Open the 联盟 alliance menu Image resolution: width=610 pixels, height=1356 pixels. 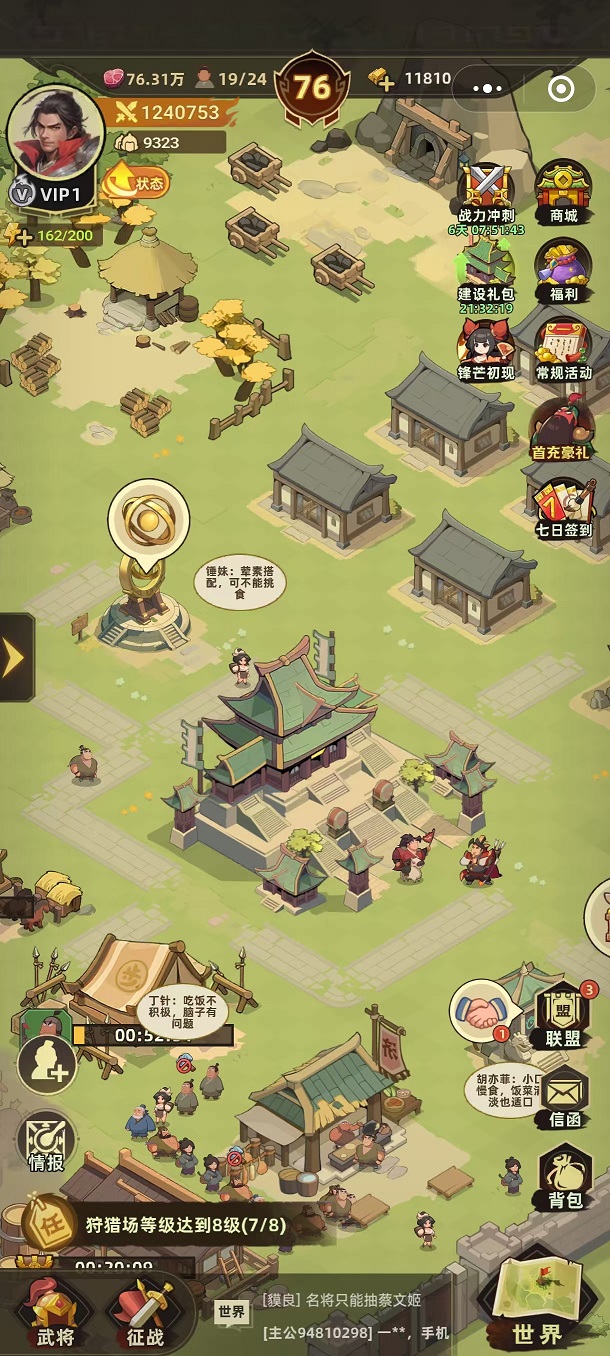coord(563,1015)
